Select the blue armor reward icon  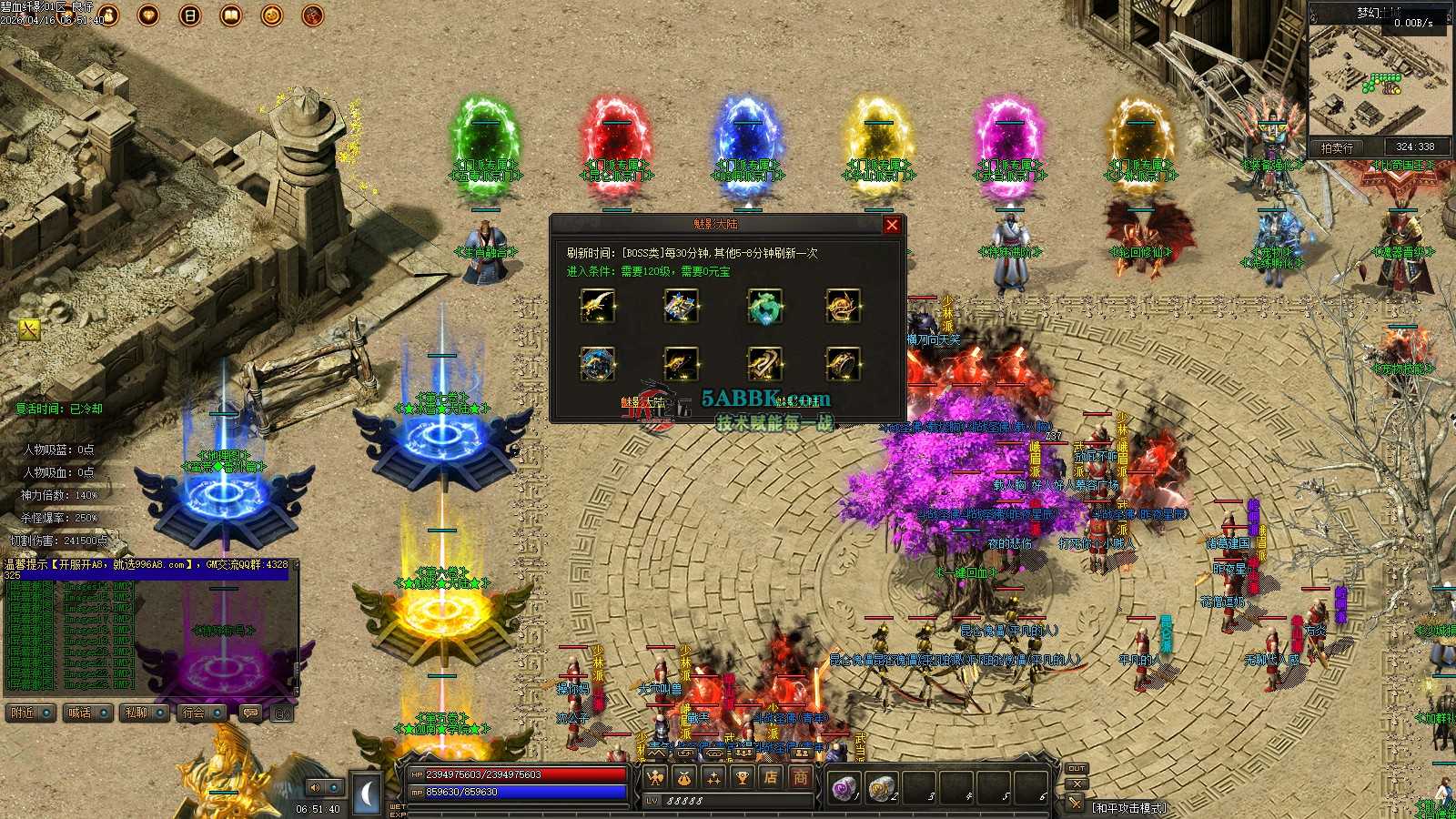coord(681,307)
